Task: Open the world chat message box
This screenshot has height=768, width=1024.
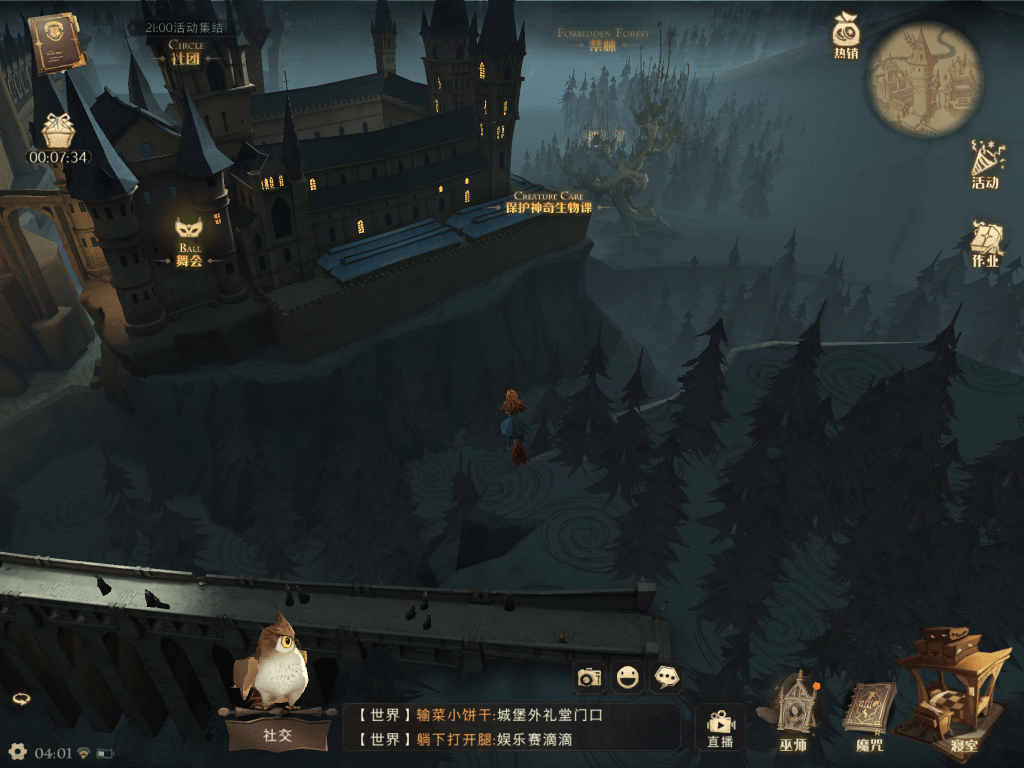Action: coord(511,727)
